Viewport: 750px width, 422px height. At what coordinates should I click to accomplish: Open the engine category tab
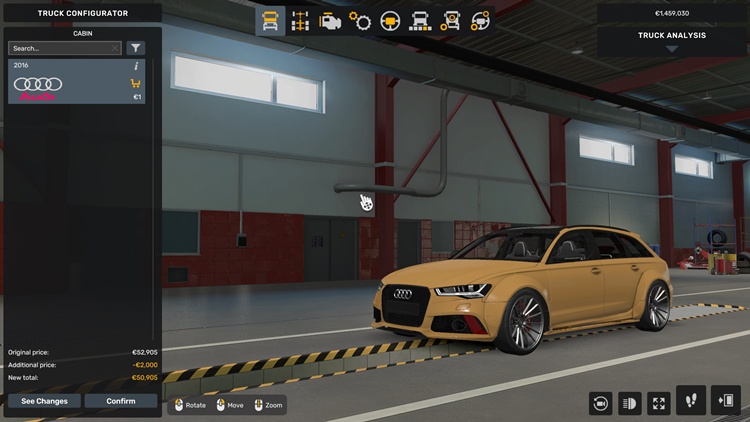pos(329,20)
